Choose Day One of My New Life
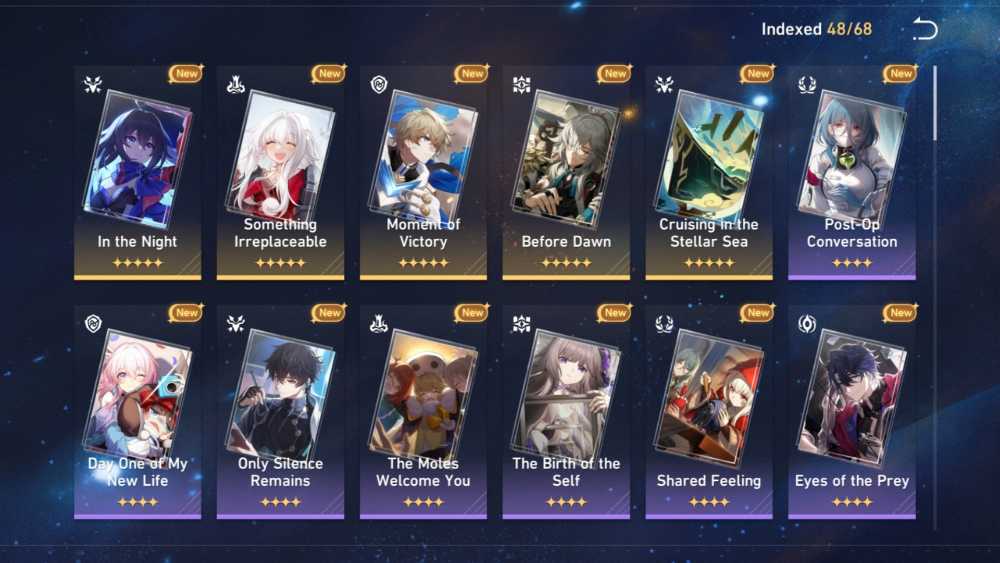1000x563 pixels. [x=137, y=411]
